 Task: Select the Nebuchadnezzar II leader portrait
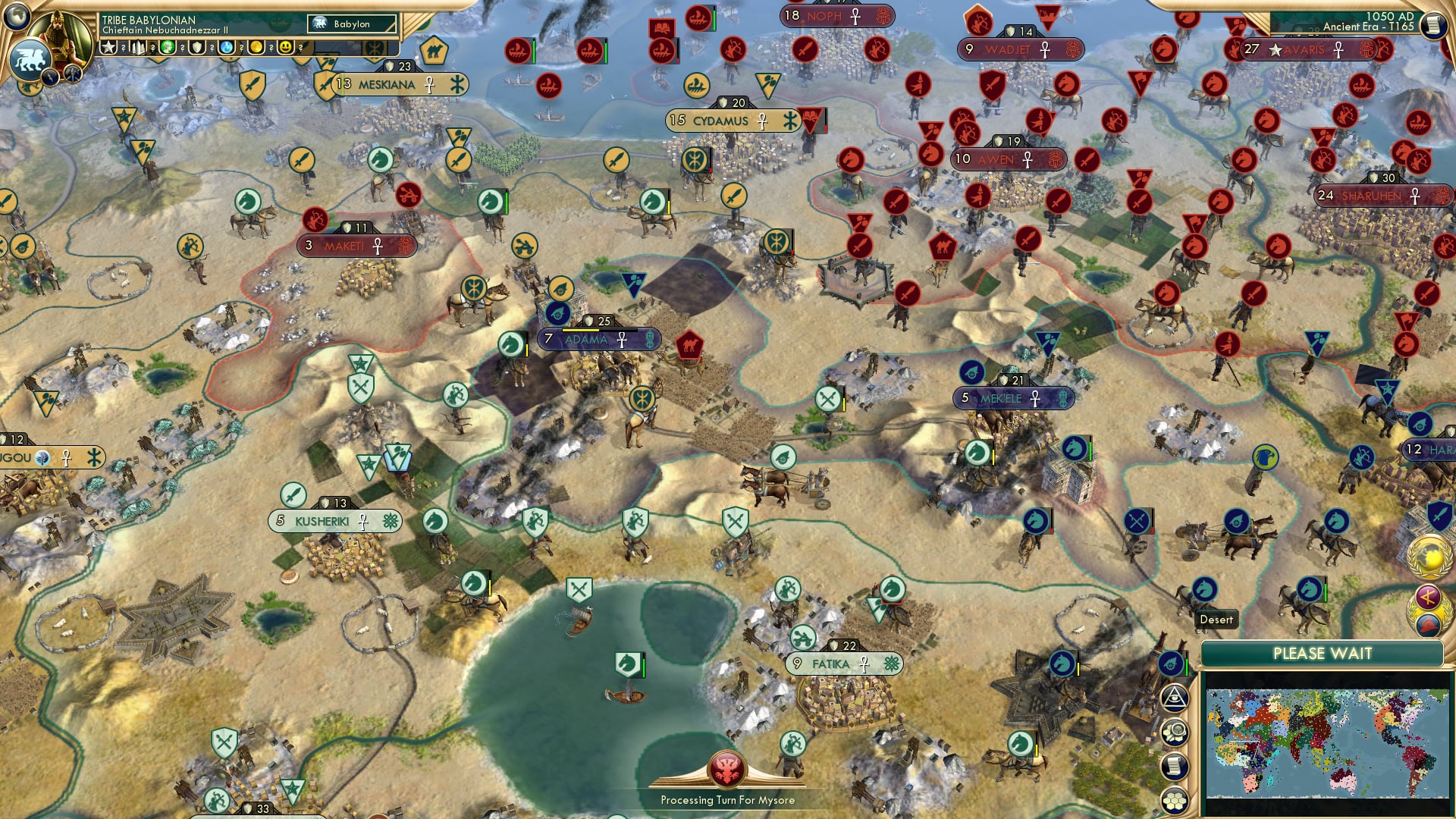click(x=59, y=34)
